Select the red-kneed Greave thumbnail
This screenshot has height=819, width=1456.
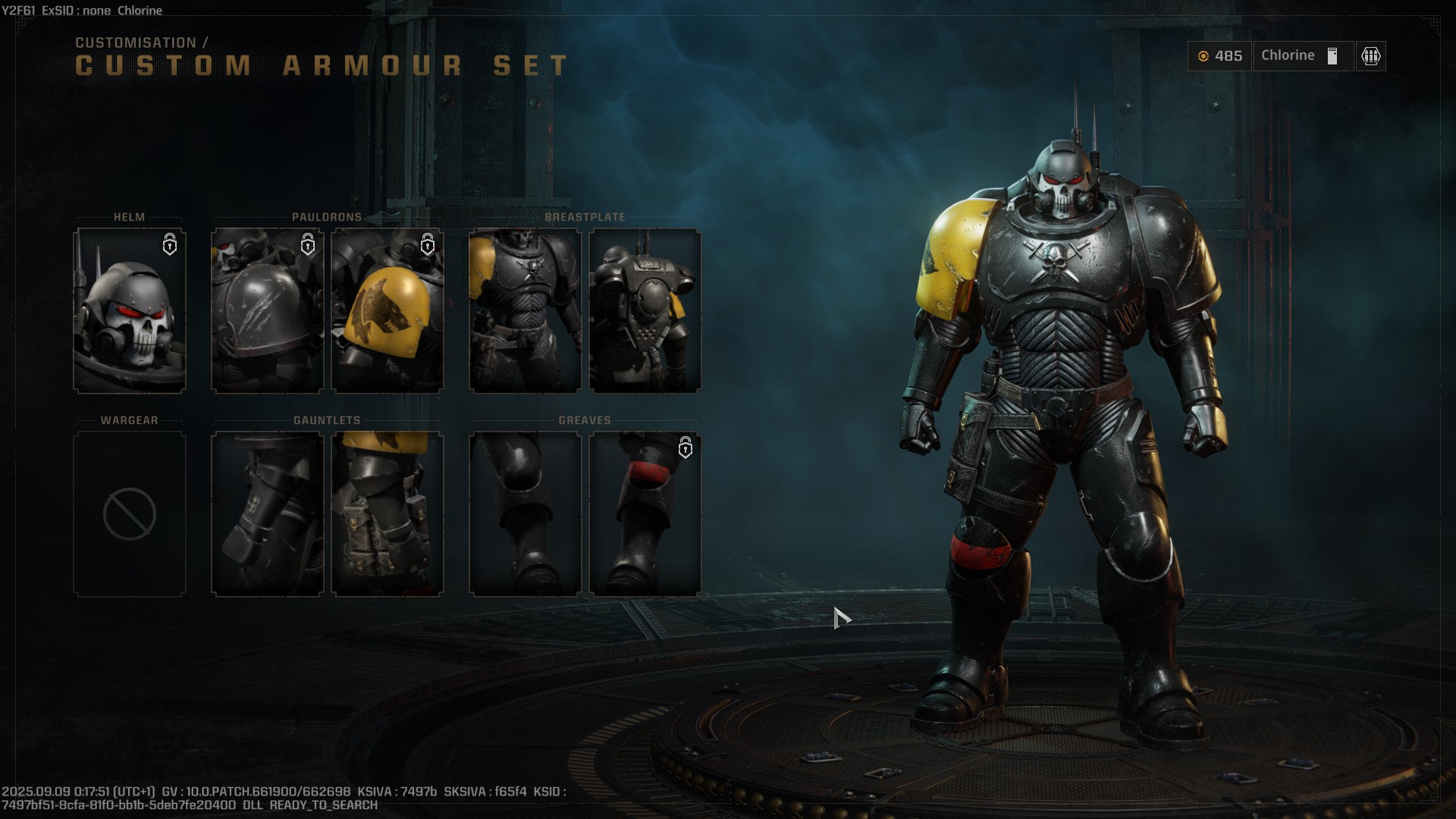click(645, 513)
